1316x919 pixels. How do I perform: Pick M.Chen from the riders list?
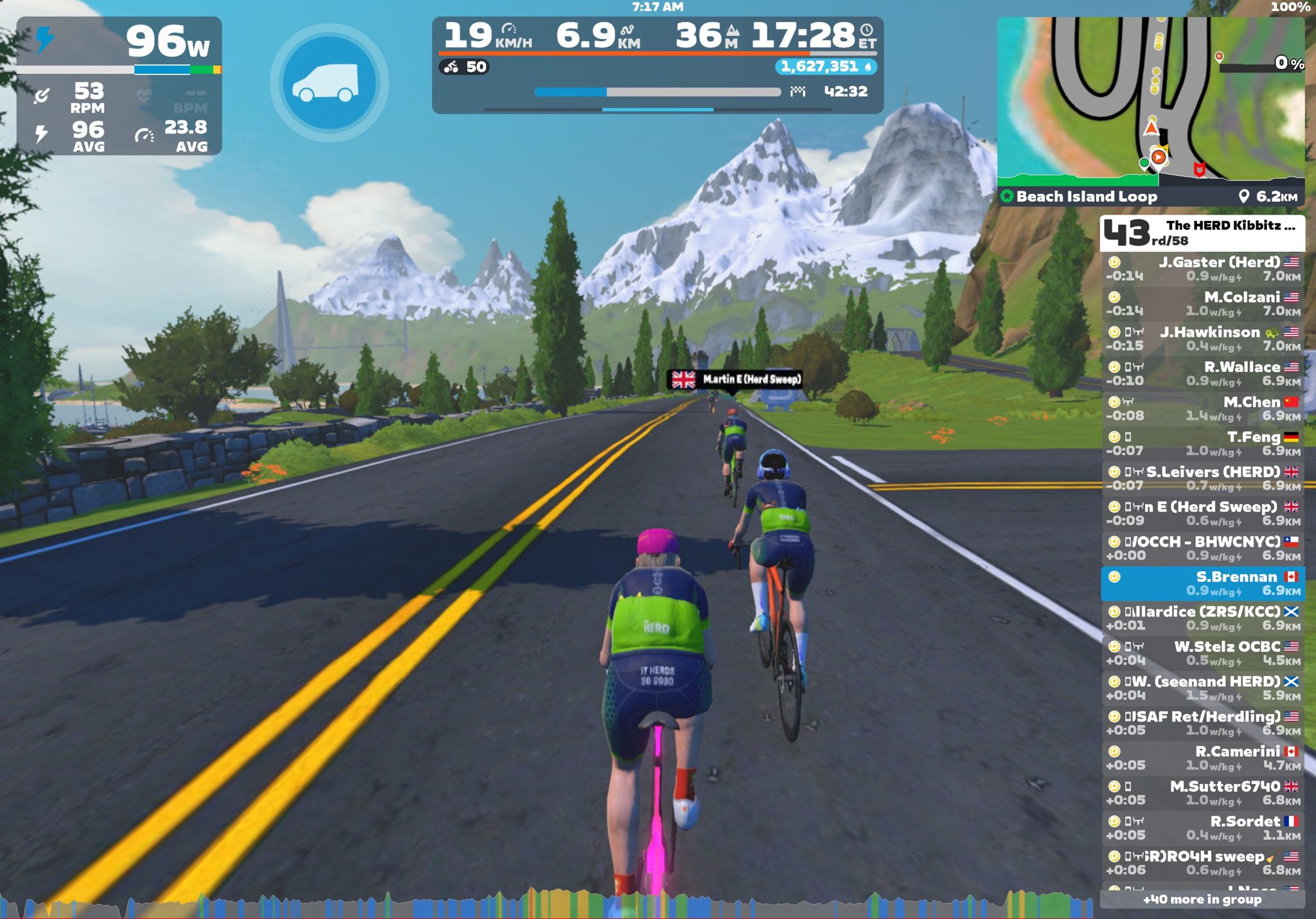pyautogui.click(x=1202, y=409)
